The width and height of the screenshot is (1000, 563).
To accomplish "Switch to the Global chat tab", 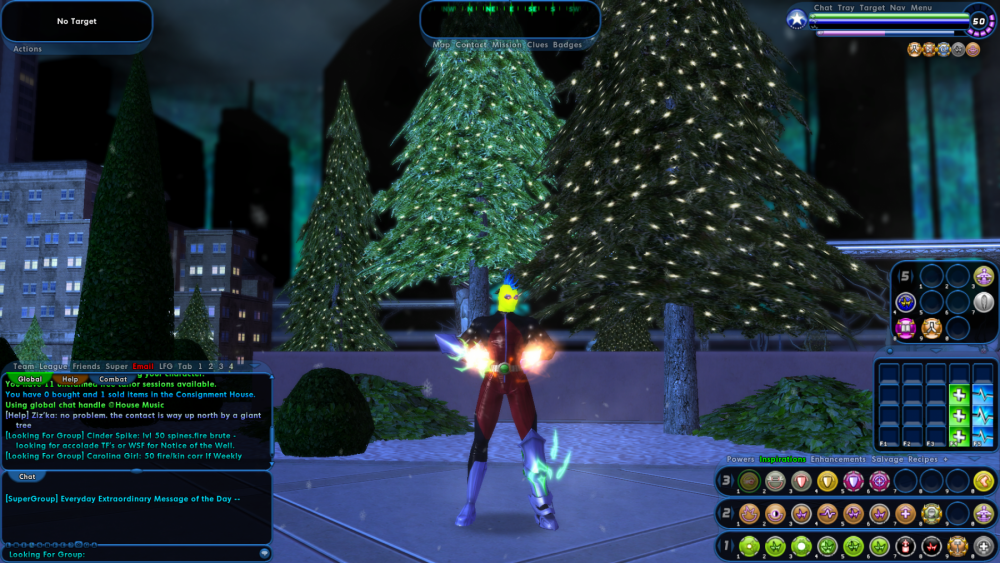I will [29, 379].
